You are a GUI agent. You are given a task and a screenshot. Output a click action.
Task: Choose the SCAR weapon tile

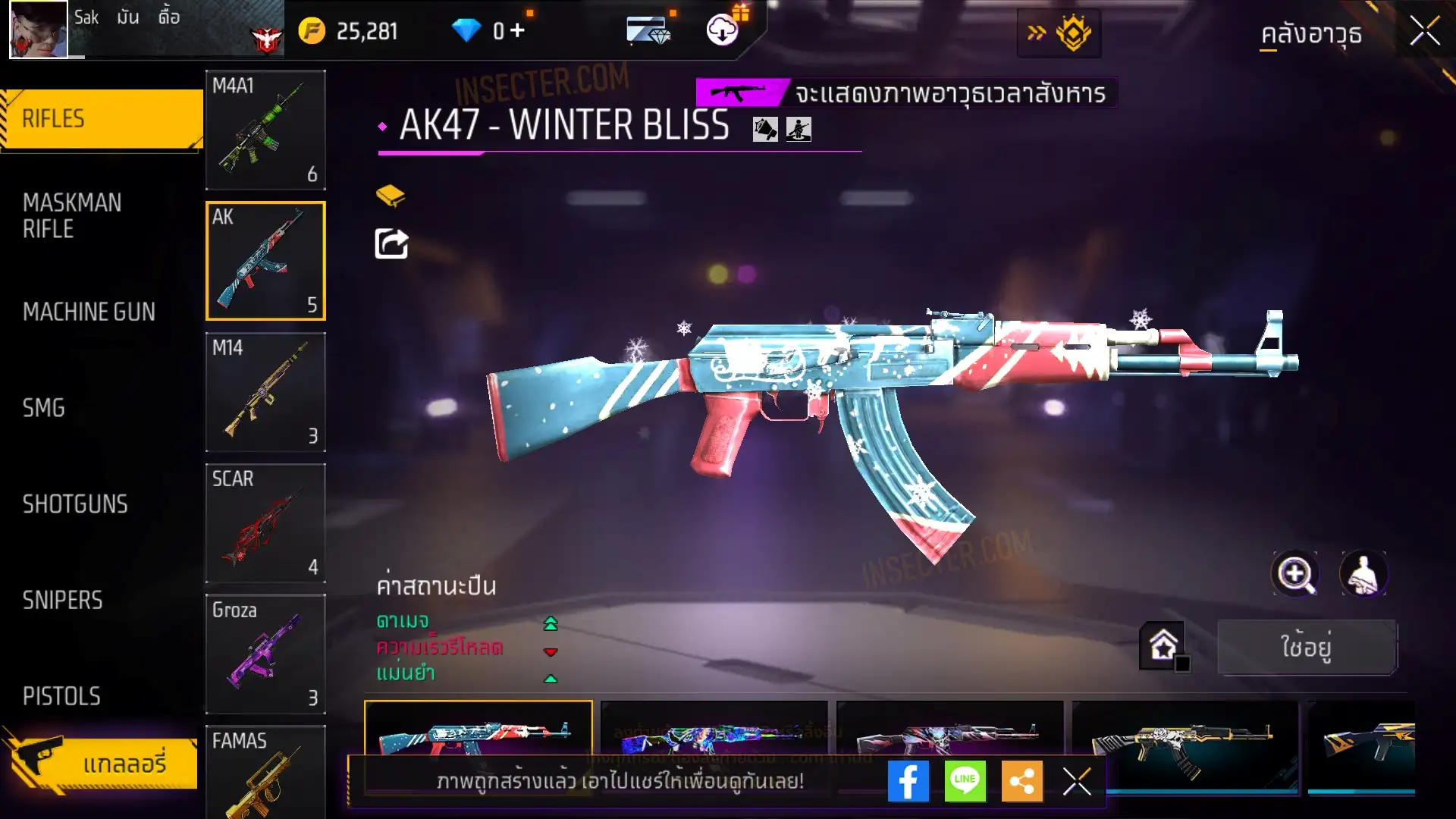point(265,523)
